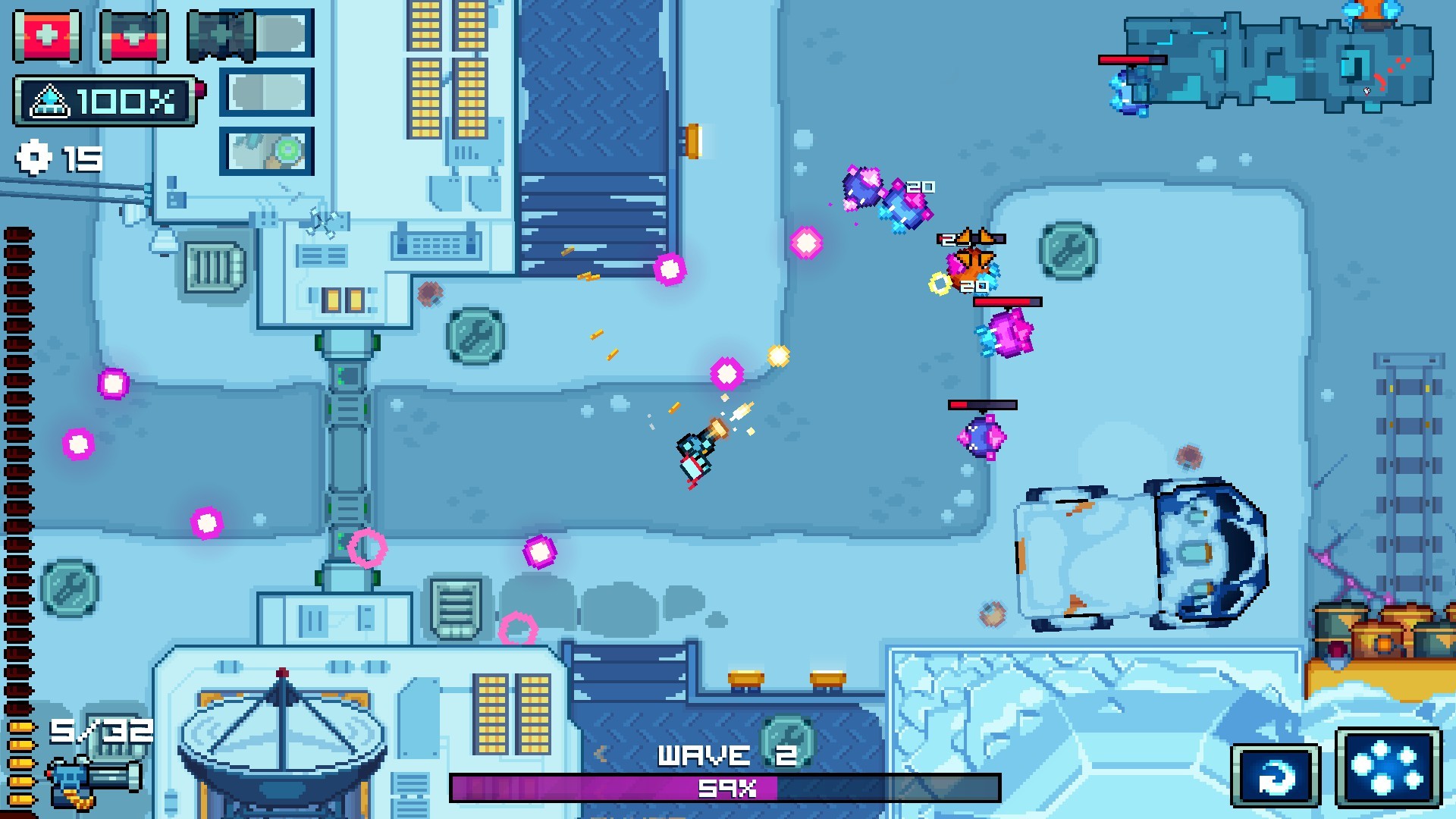
Task: Select the full red medkit icon
Action: [47, 35]
